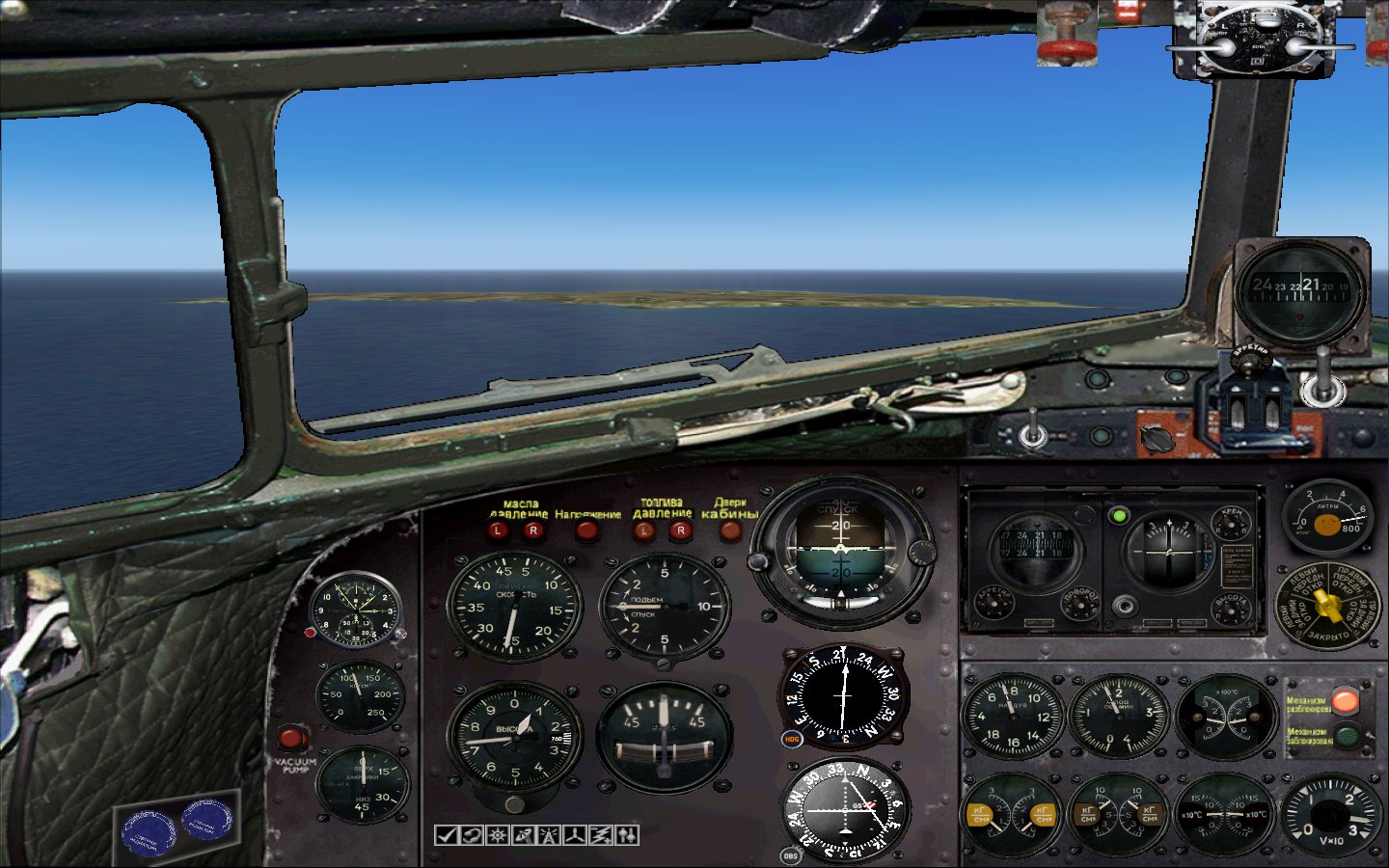The image size is (1389, 868).
Task: Show the throttle quadrant levers icon
Action: click(x=625, y=835)
